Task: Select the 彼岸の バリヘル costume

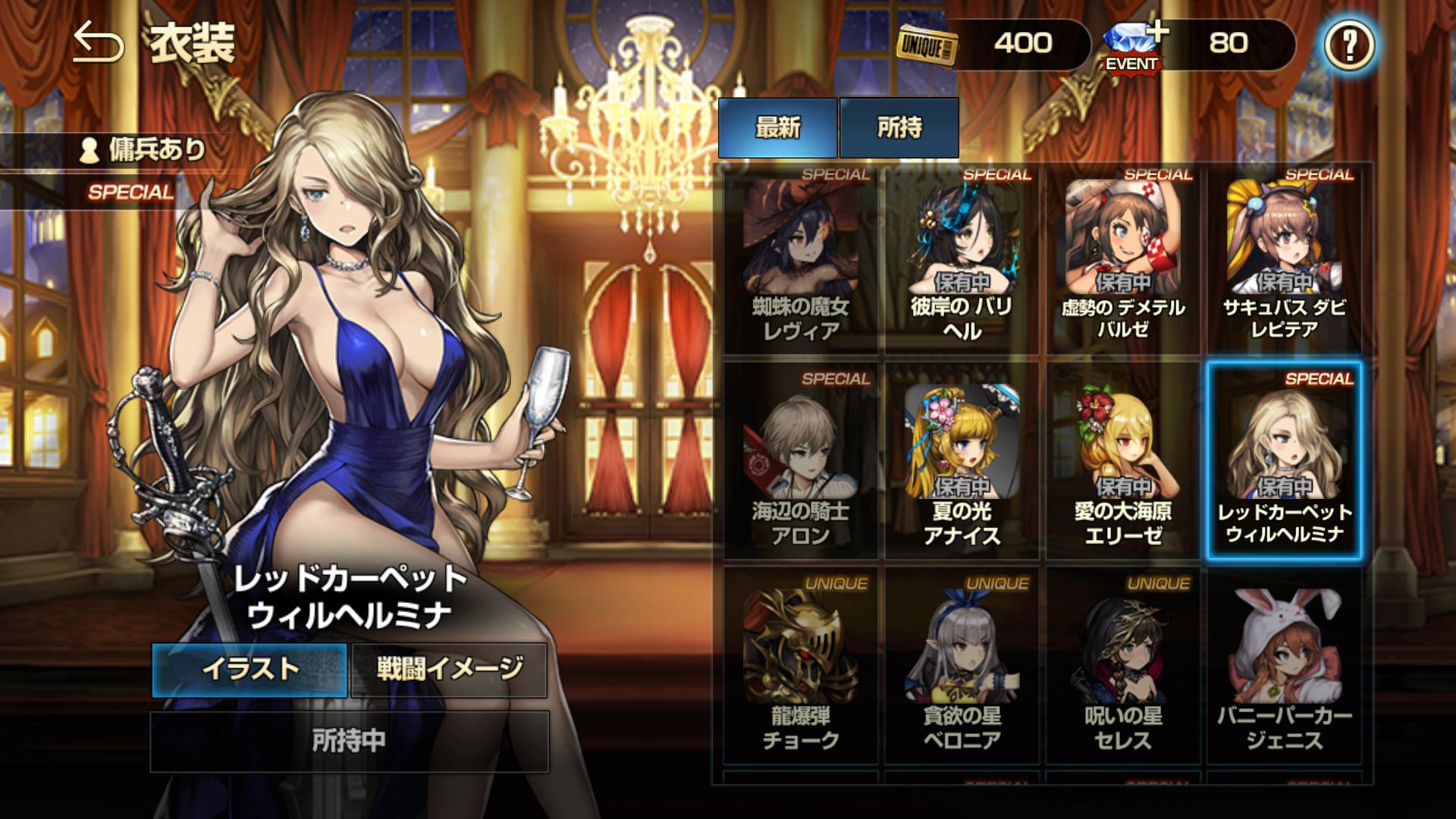Action: tap(962, 259)
